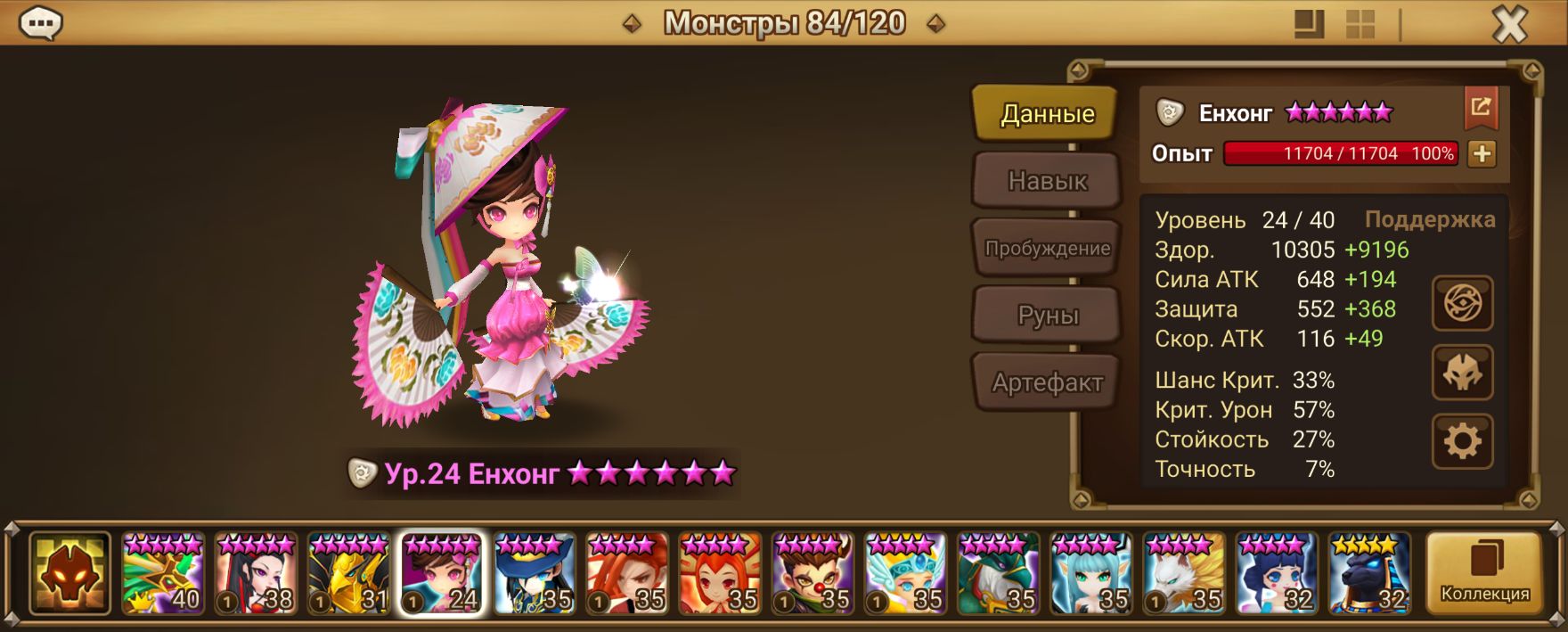Open the monster filter demon icon

69,573
